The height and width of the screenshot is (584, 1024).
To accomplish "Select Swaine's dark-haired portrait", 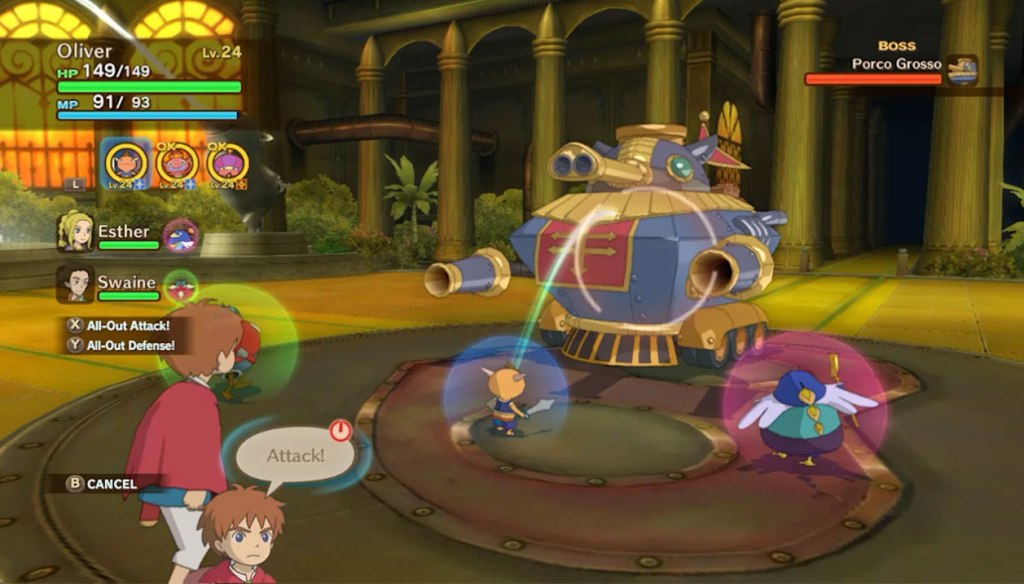I will pos(76,283).
